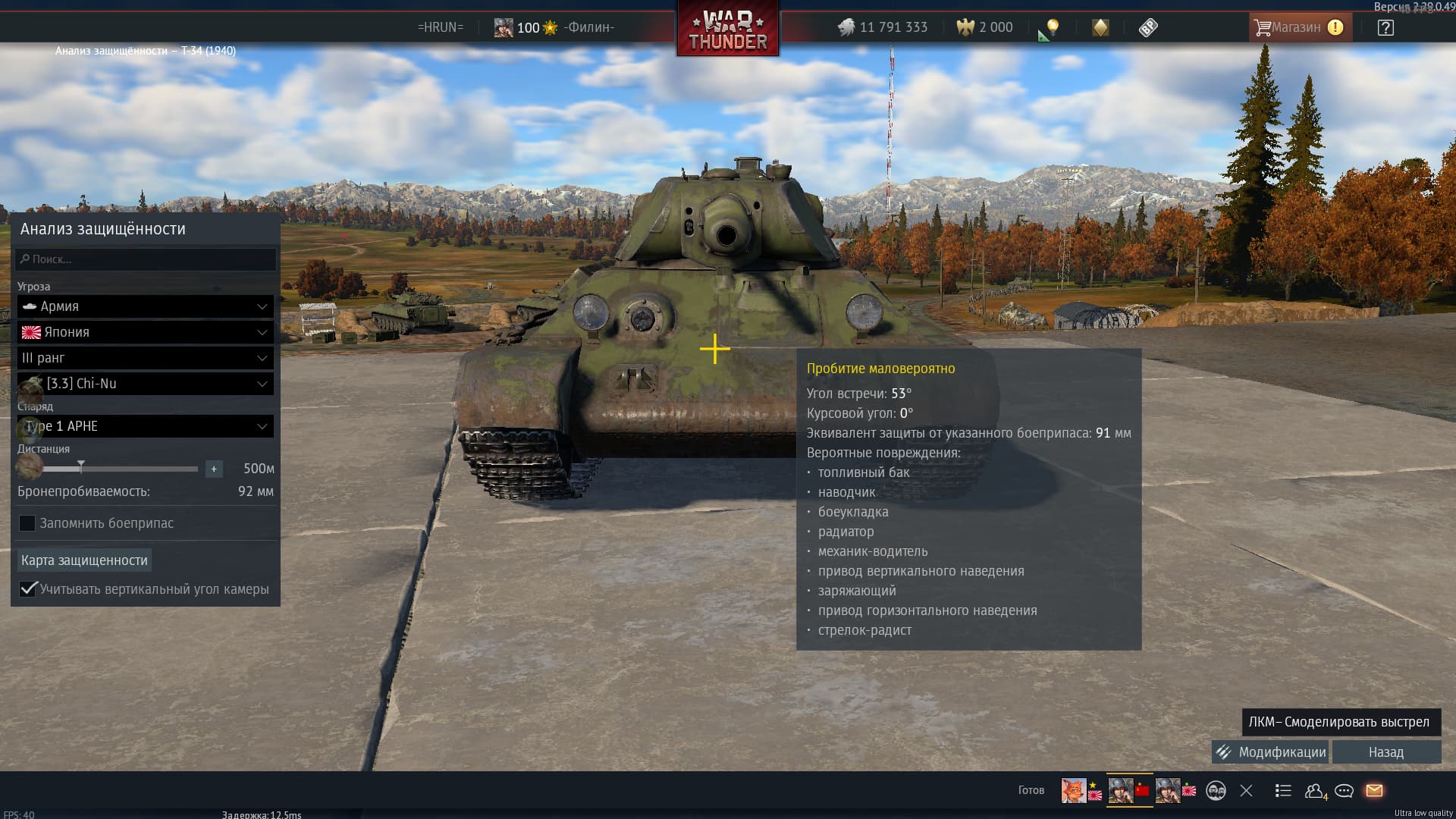Change the III ранг rank dropdown
Viewport: 1456px width, 819px height.
pyautogui.click(x=146, y=358)
